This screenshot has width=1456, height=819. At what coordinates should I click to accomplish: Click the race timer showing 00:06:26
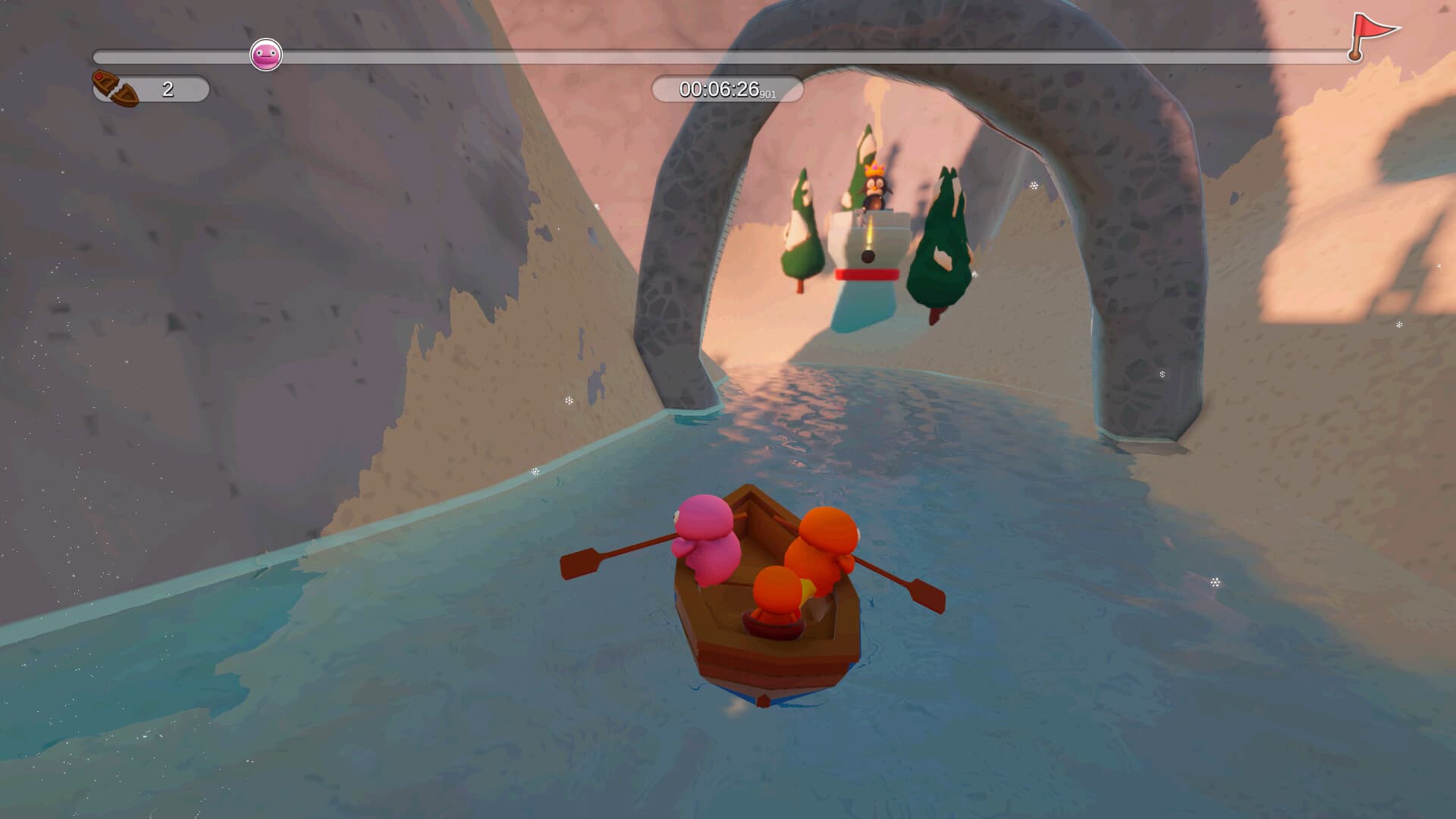(720, 89)
